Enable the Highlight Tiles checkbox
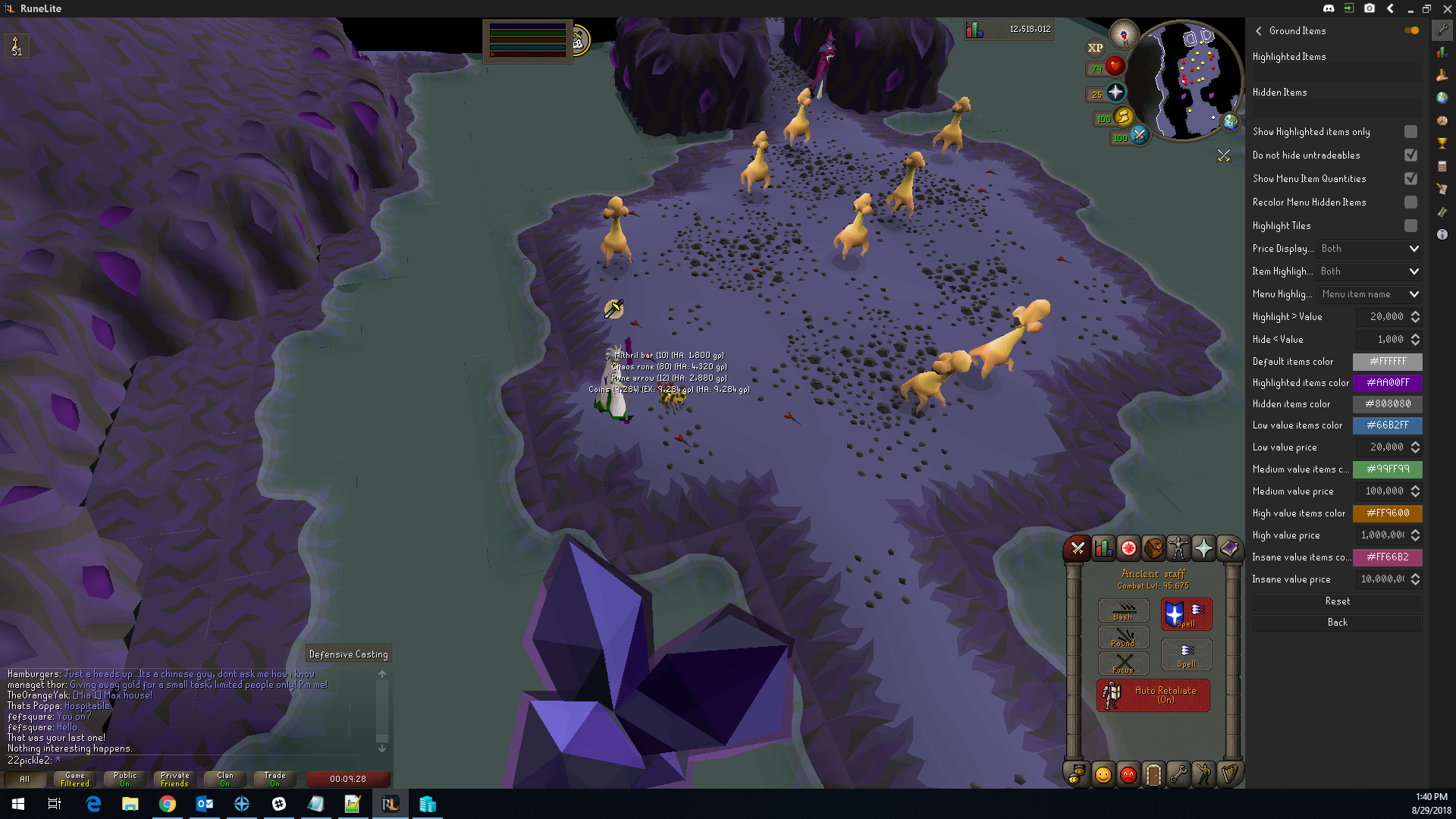Viewport: 1456px width, 819px height. tap(1410, 225)
